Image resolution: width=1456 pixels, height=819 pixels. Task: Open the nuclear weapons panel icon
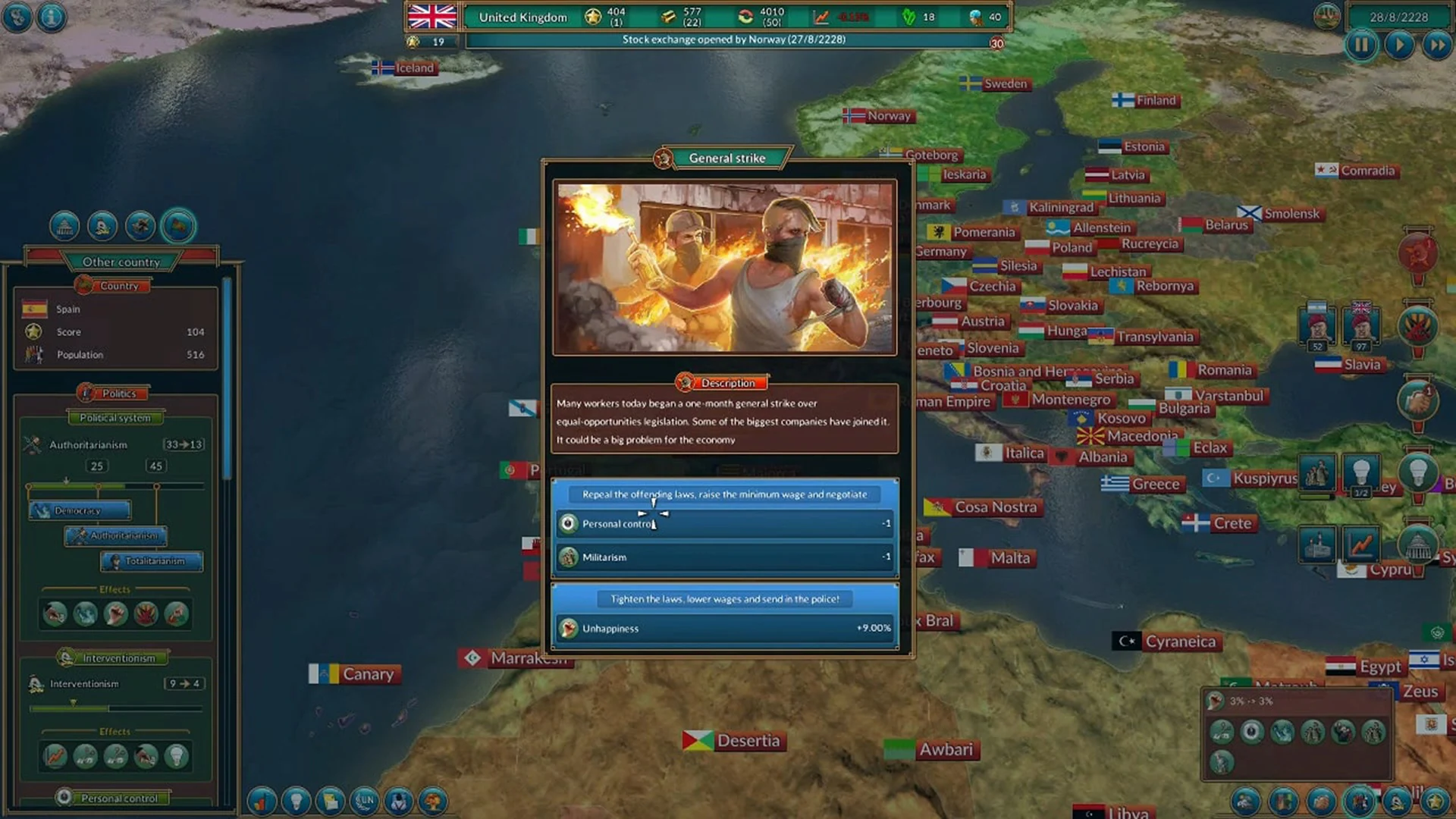432,801
